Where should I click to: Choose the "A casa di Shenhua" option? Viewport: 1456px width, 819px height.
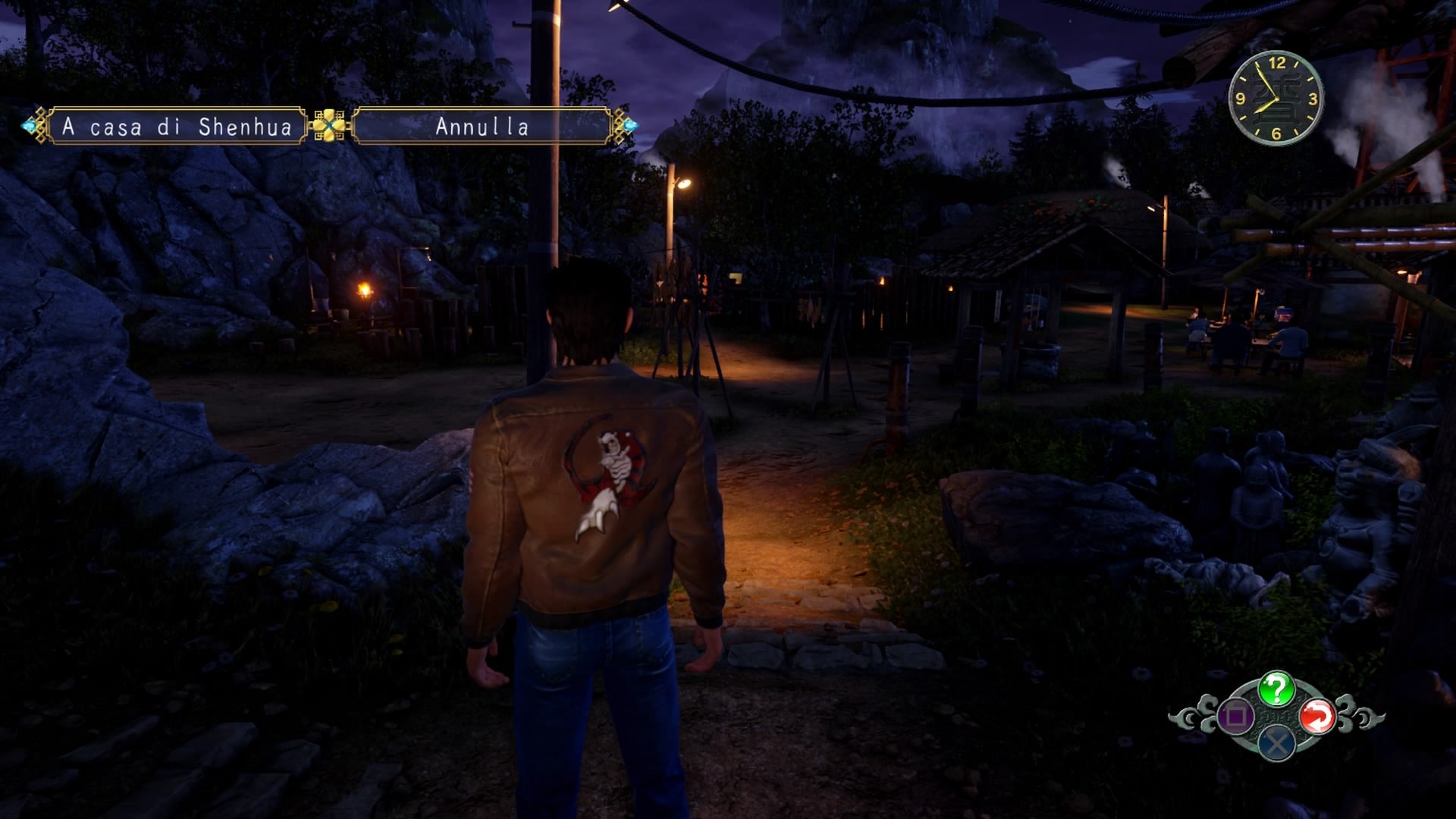(x=177, y=127)
